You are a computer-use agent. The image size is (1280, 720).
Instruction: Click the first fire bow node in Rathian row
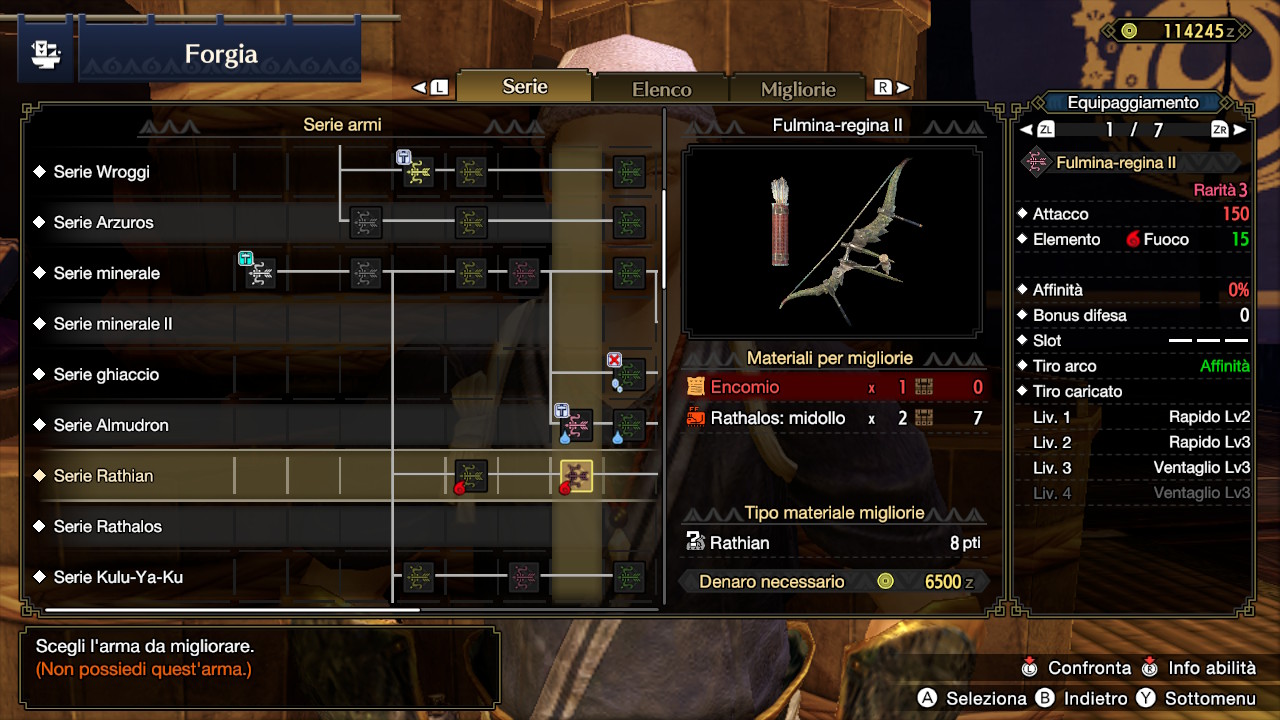470,476
